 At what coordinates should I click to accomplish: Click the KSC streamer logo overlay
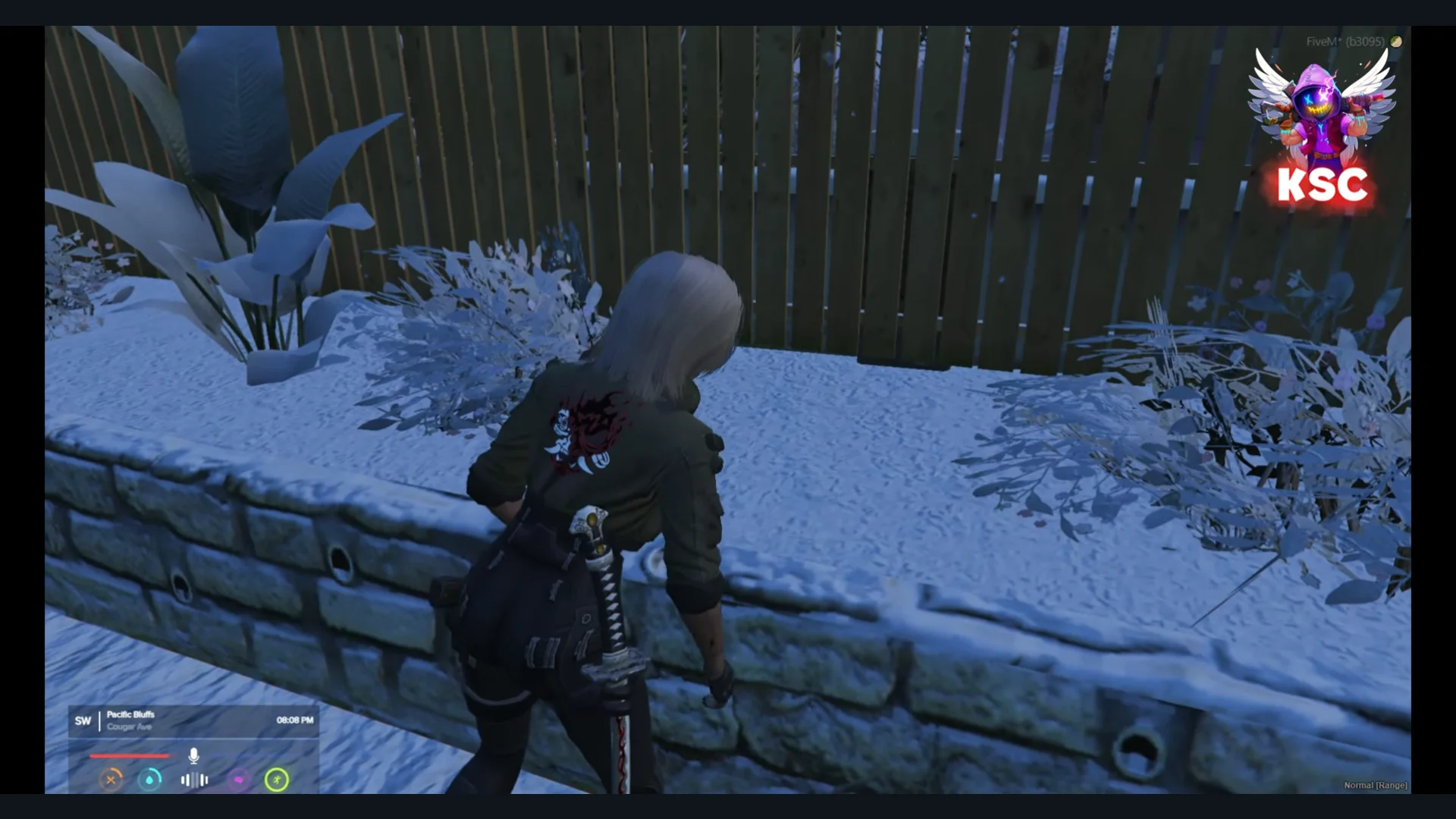[1322, 127]
